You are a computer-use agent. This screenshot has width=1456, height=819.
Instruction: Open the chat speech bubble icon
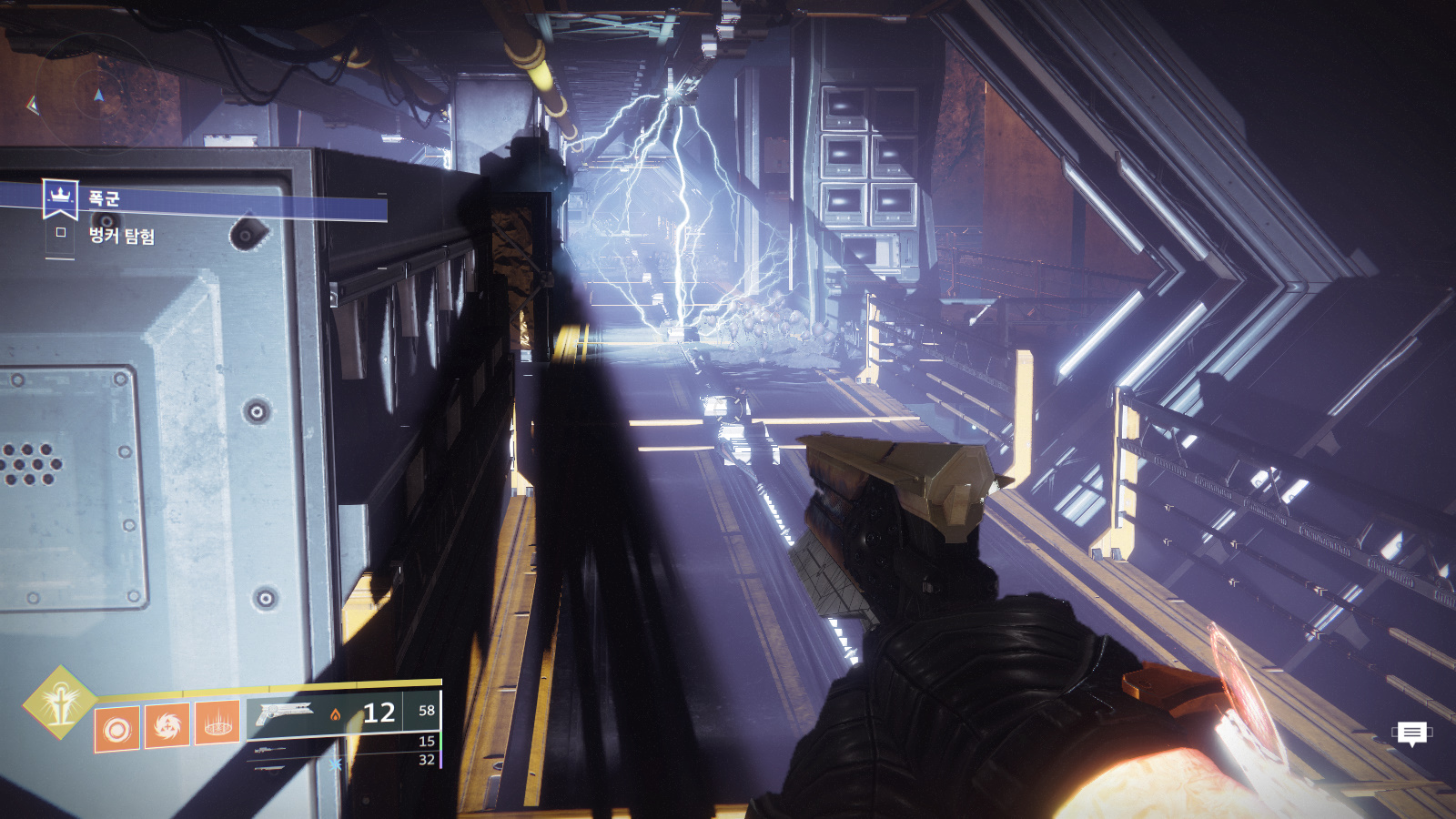[1411, 733]
